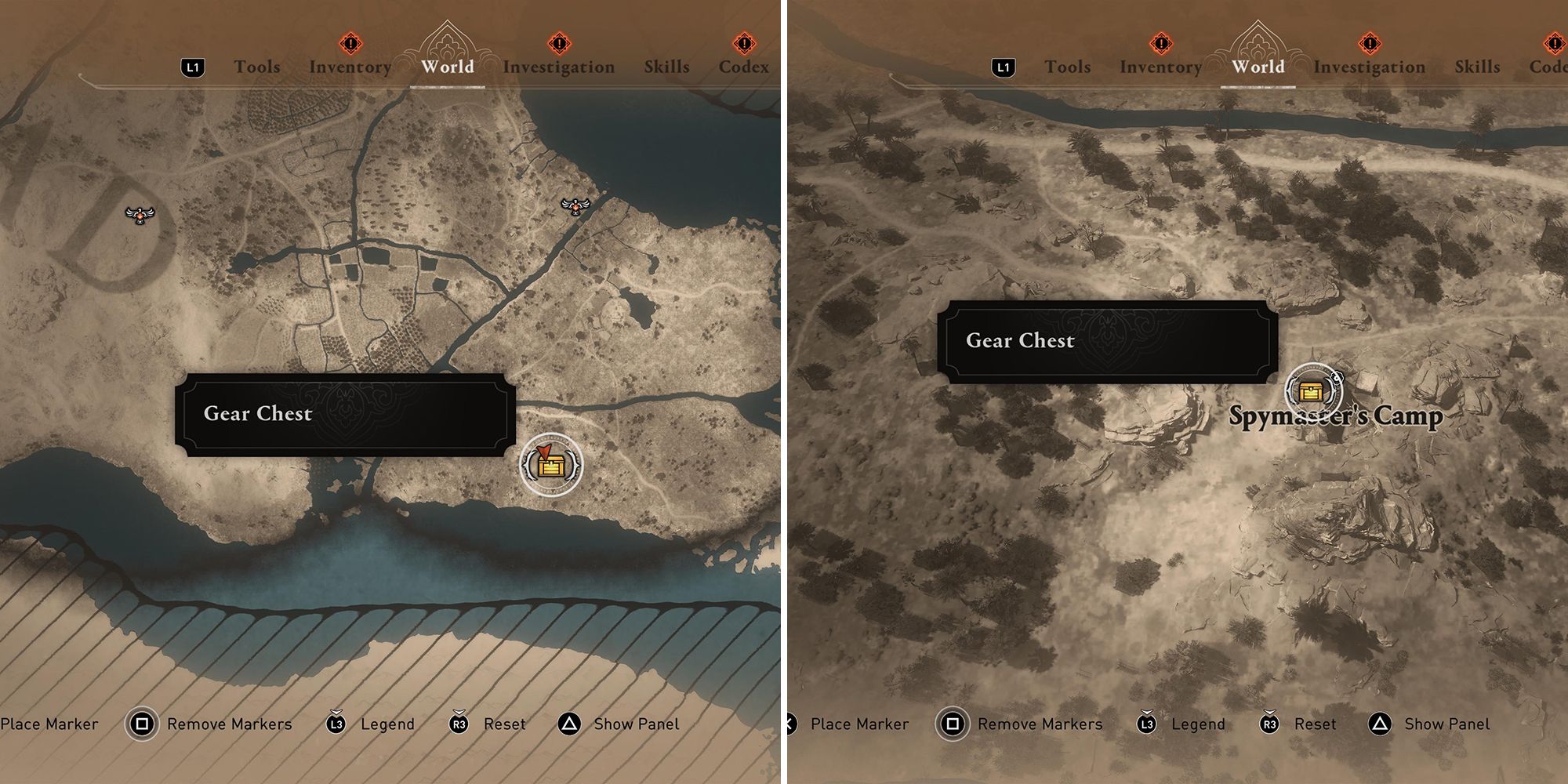Screen dimensions: 1568x784
Task: Select the Gear Chest icon on the left map
Action: coord(551,467)
